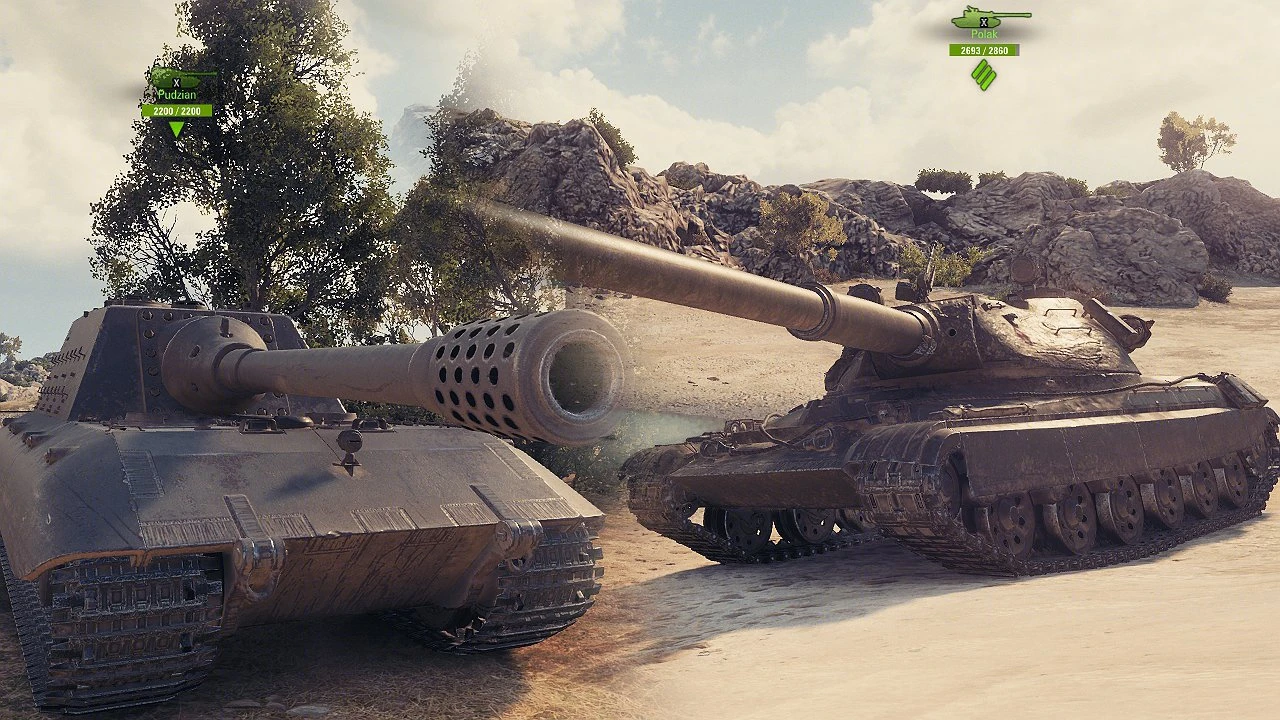This screenshot has width=1280, height=720.
Task: Select the nameplate labeled Polak
Action: (984, 34)
